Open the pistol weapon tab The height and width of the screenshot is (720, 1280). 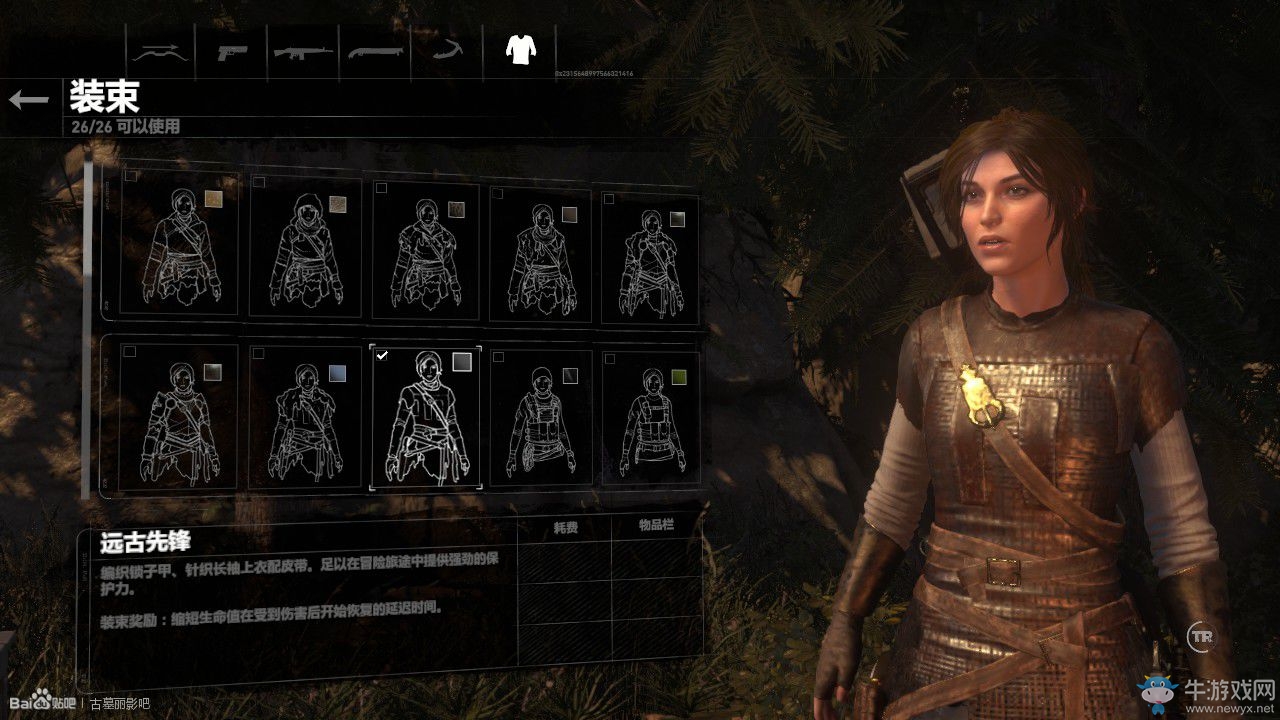[233, 51]
